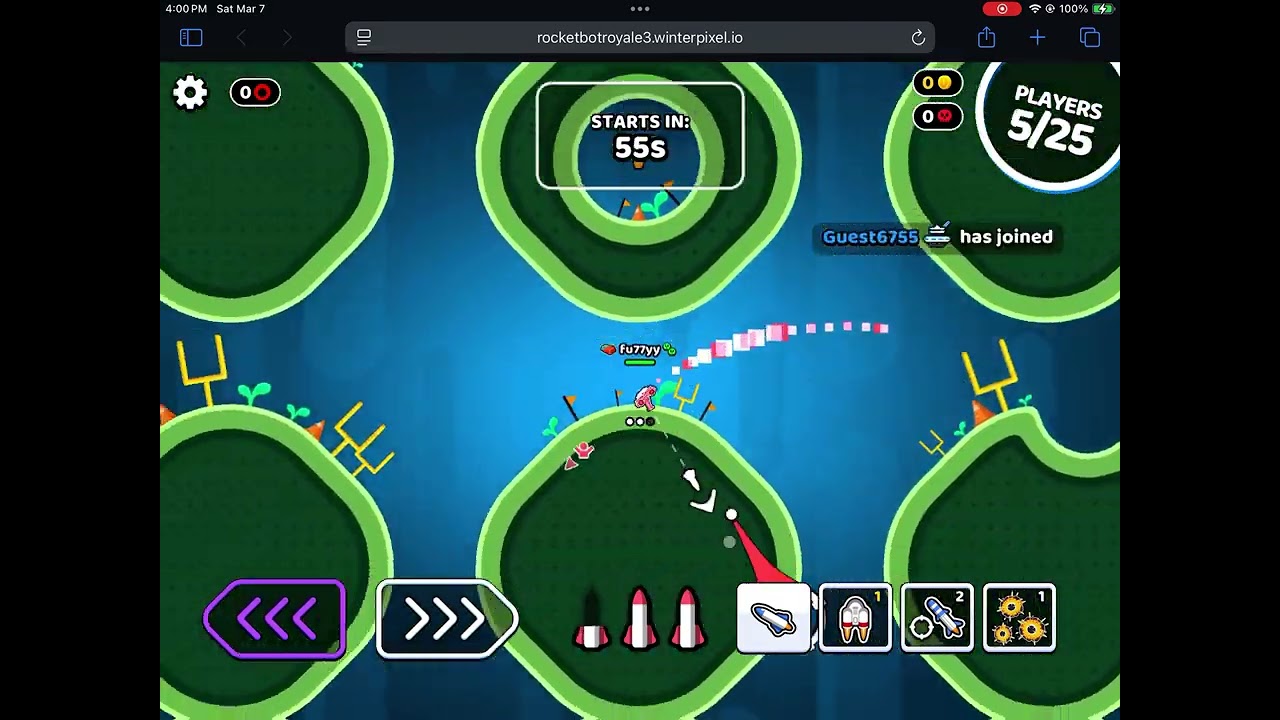The height and width of the screenshot is (720, 1280).
Task: Select the standard rocket weapon slot
Action: 773,619
